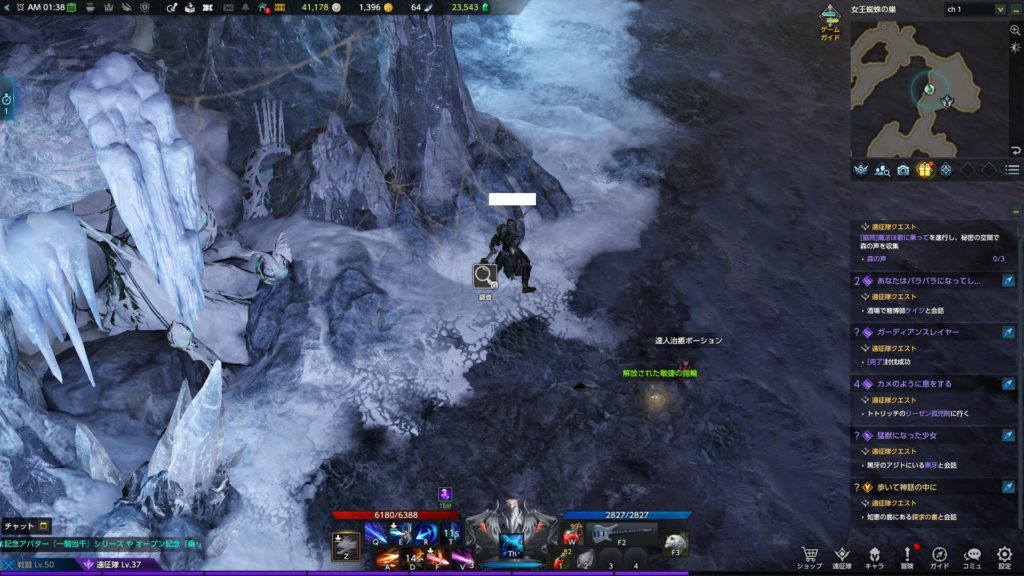Open the コミュ (Community) menu

972,557
